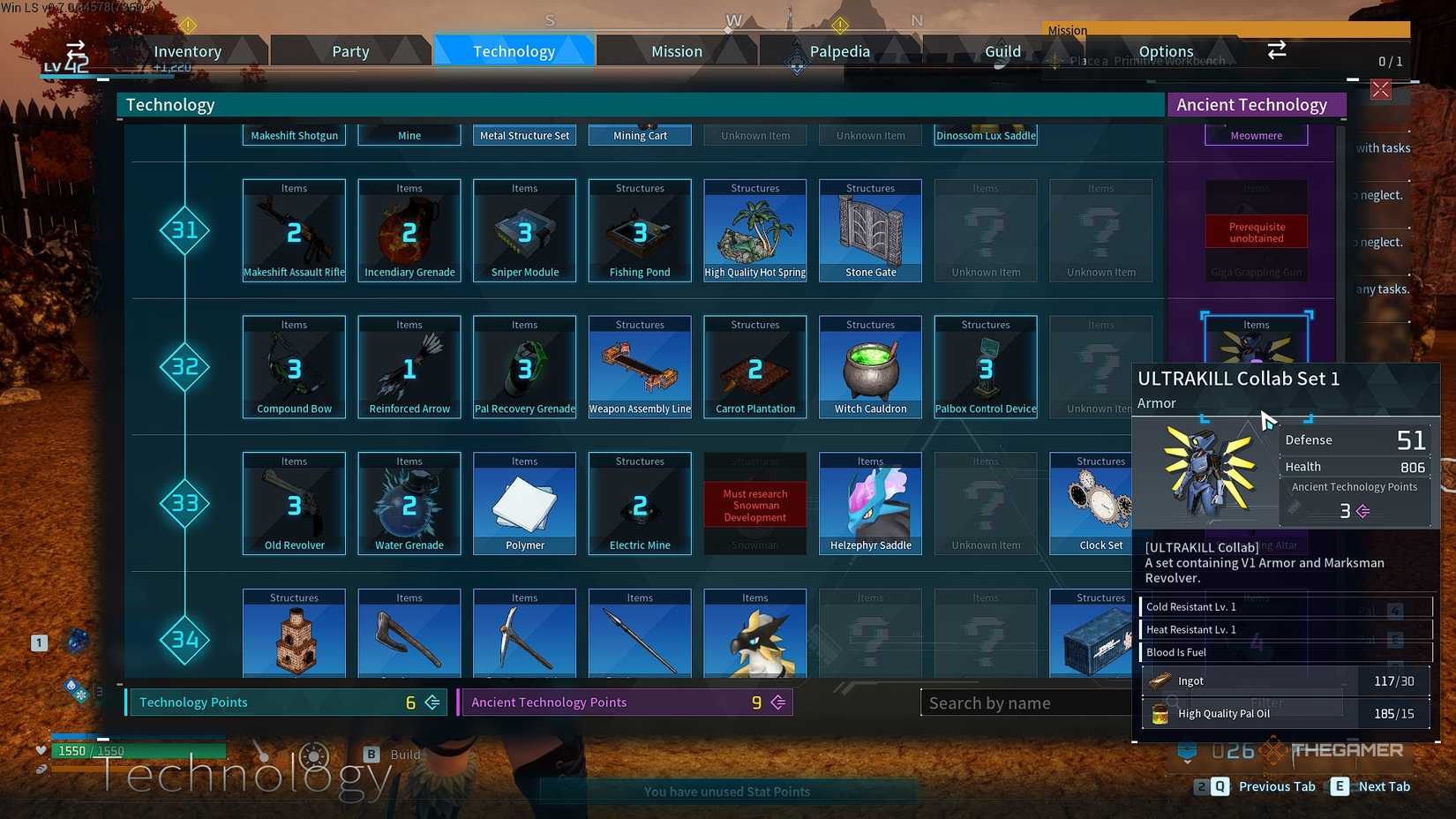Click the Next Tab button

pos(1385,785)
